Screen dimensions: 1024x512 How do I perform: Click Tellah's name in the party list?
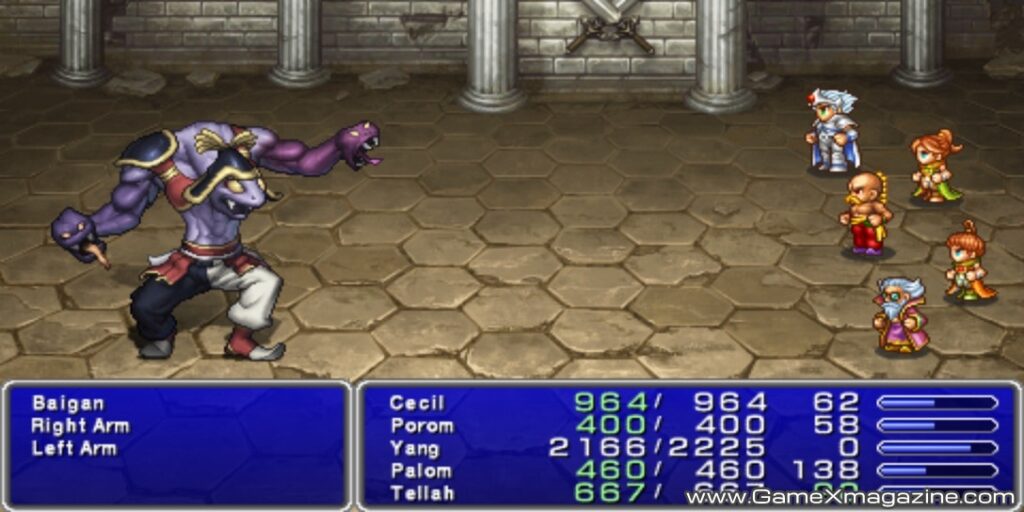[x=421, y=492]
